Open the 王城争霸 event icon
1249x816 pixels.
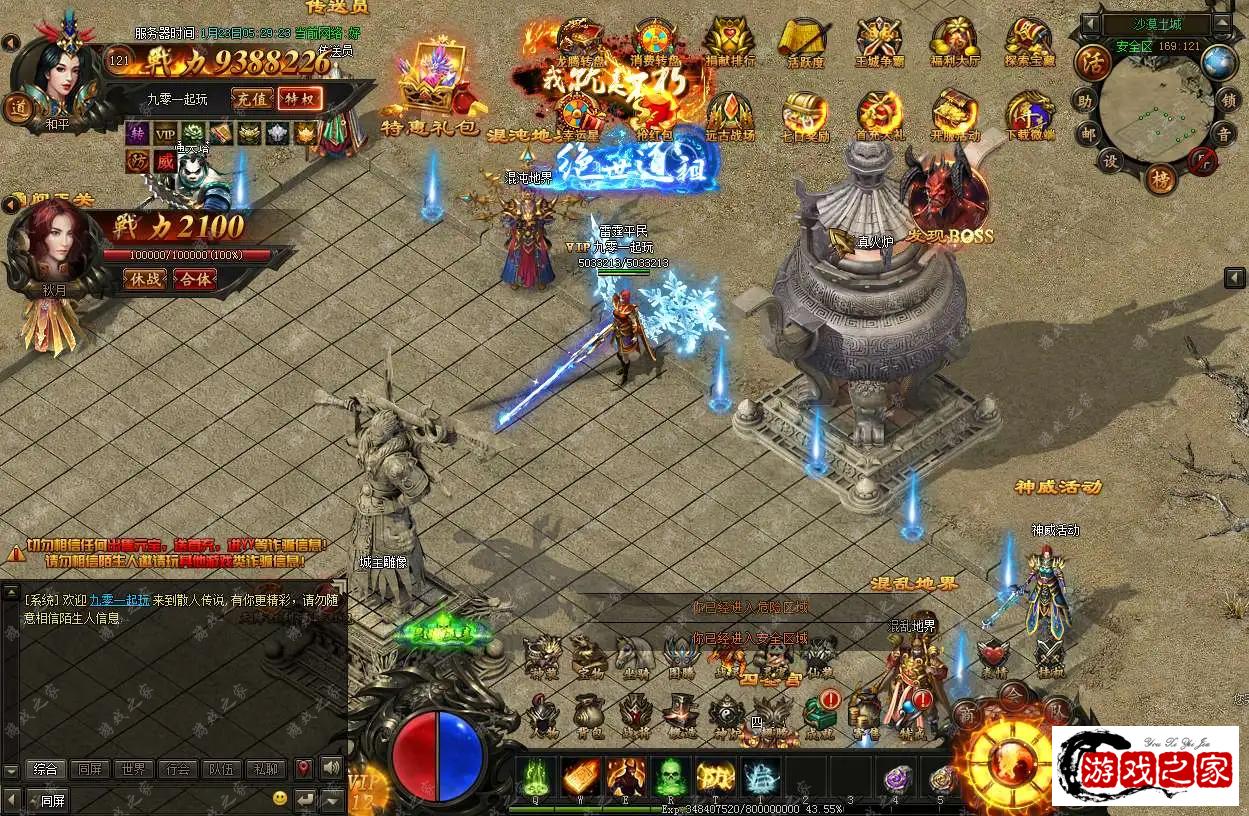click(x=879, y=42)
